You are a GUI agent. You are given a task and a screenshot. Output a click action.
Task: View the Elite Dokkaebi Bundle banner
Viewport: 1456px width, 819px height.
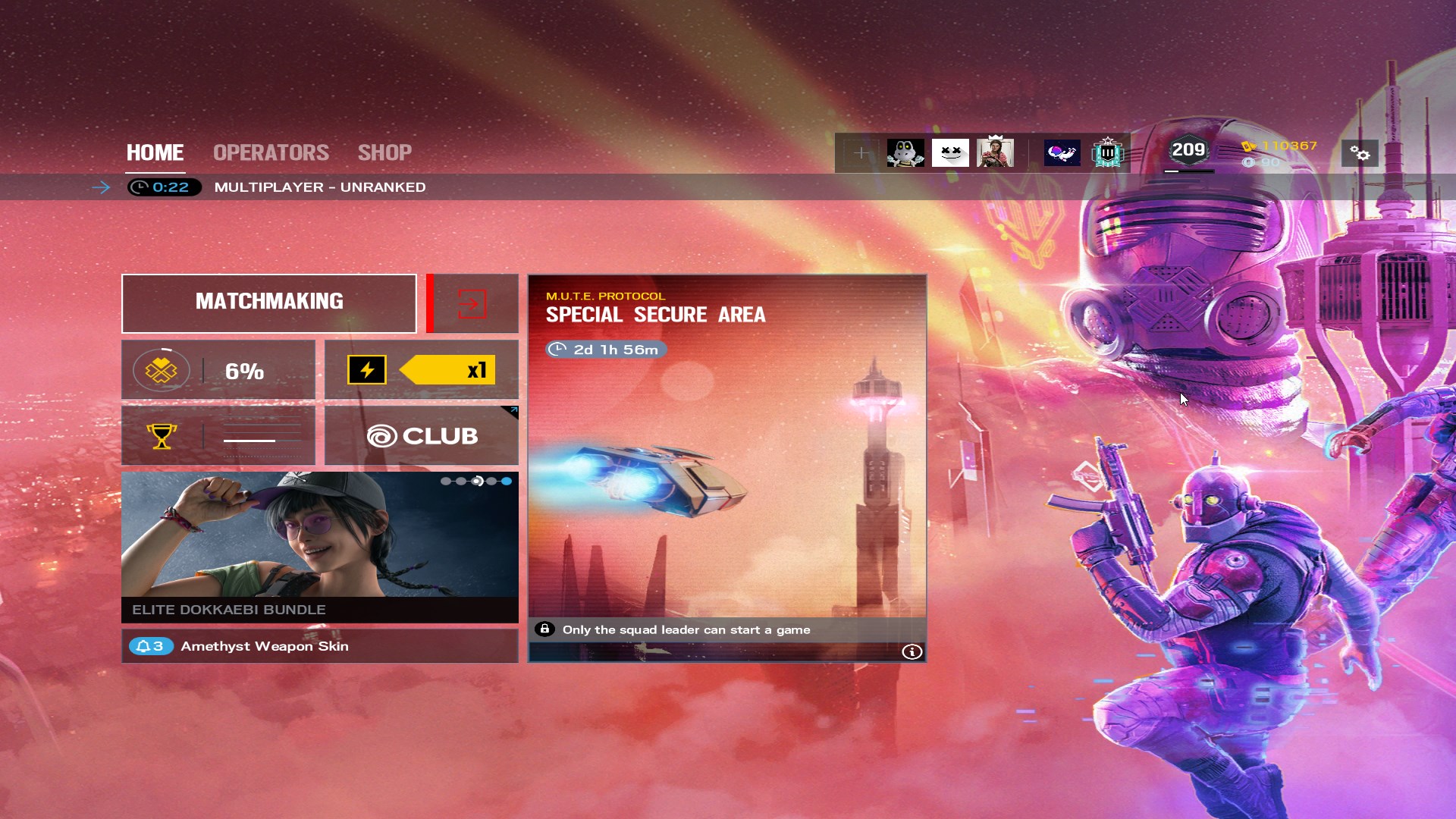319,546
